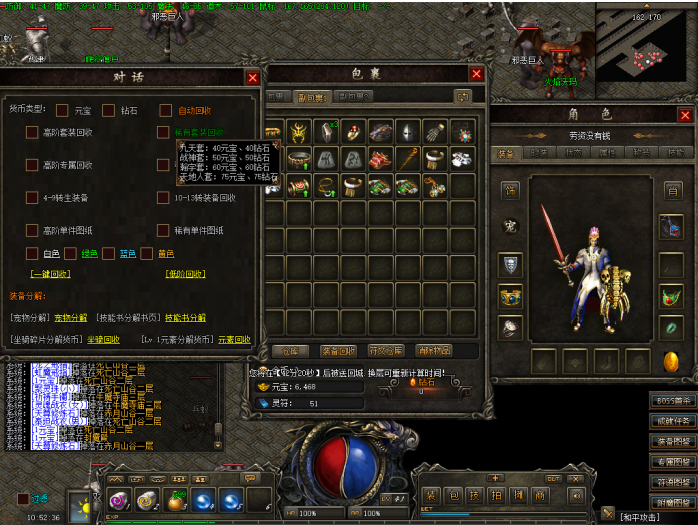The width and height of the screenshot is (698, 525).
Task: Tick the 钻石 currency checkbox
Action: tap(109, 110)
